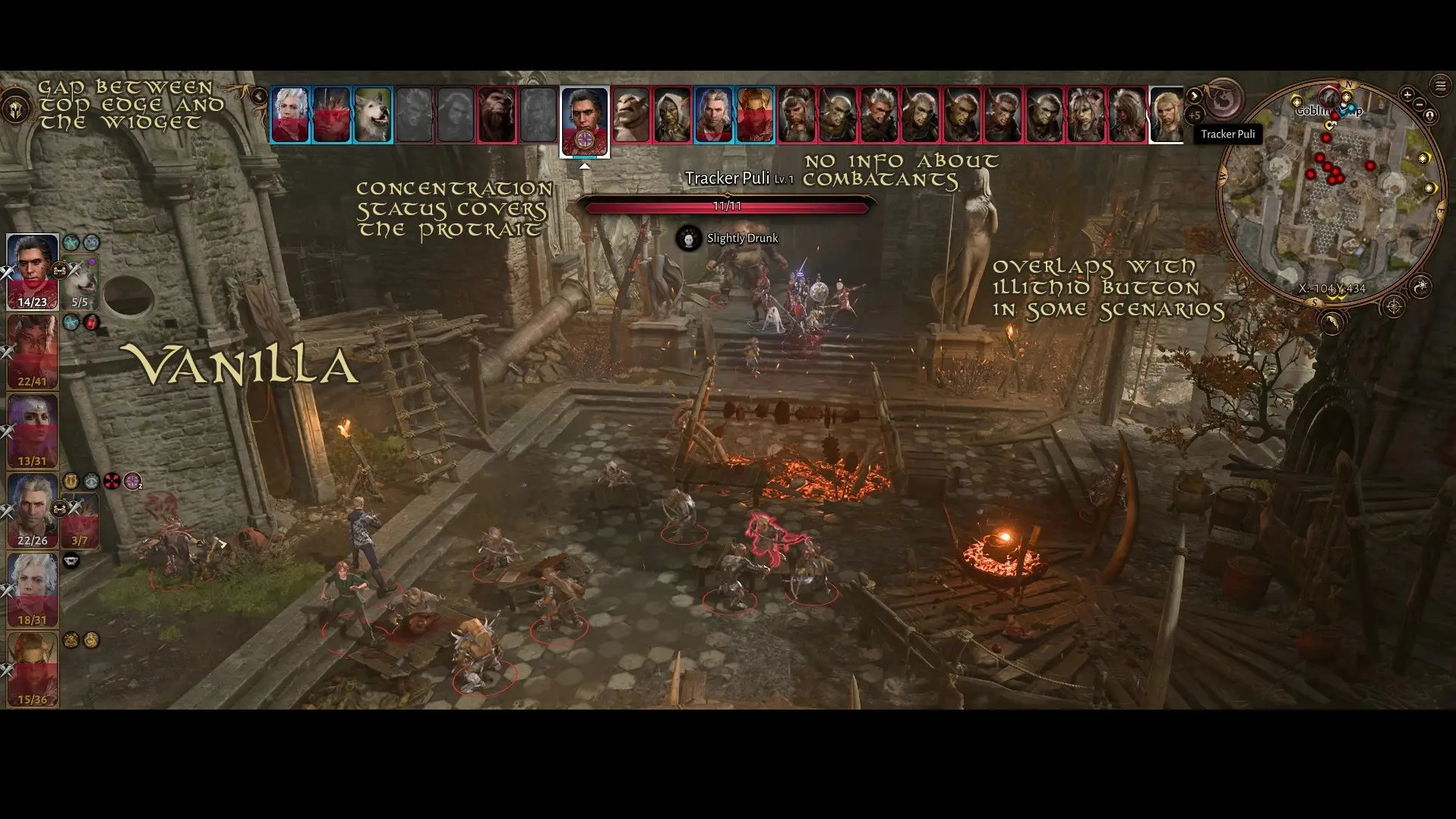Open the map options menu on the minimap
The height and width of the screenshot is (819, 1456).
point(1440,85)
